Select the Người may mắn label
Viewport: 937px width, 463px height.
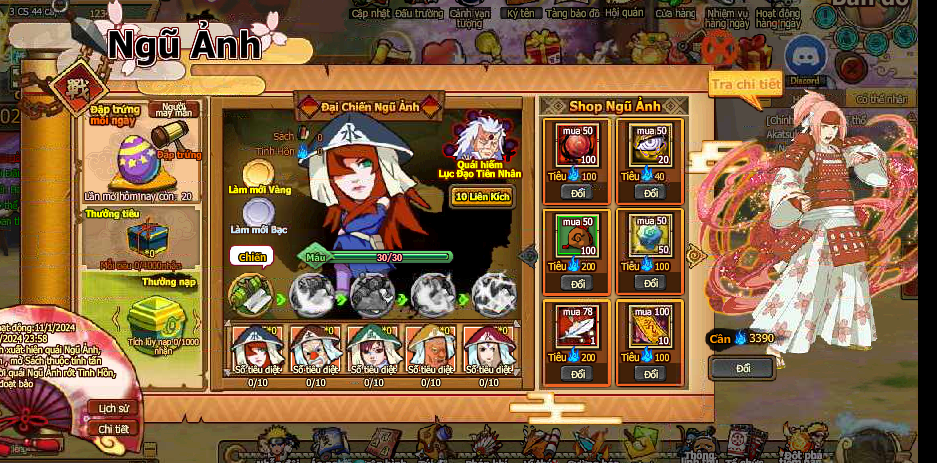point(174,109)
